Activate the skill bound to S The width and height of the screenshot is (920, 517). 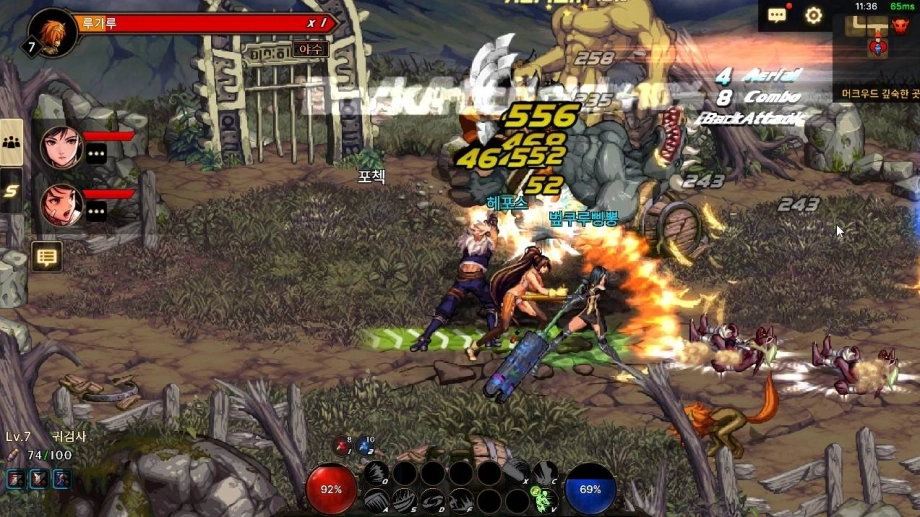tap(404, 499)
